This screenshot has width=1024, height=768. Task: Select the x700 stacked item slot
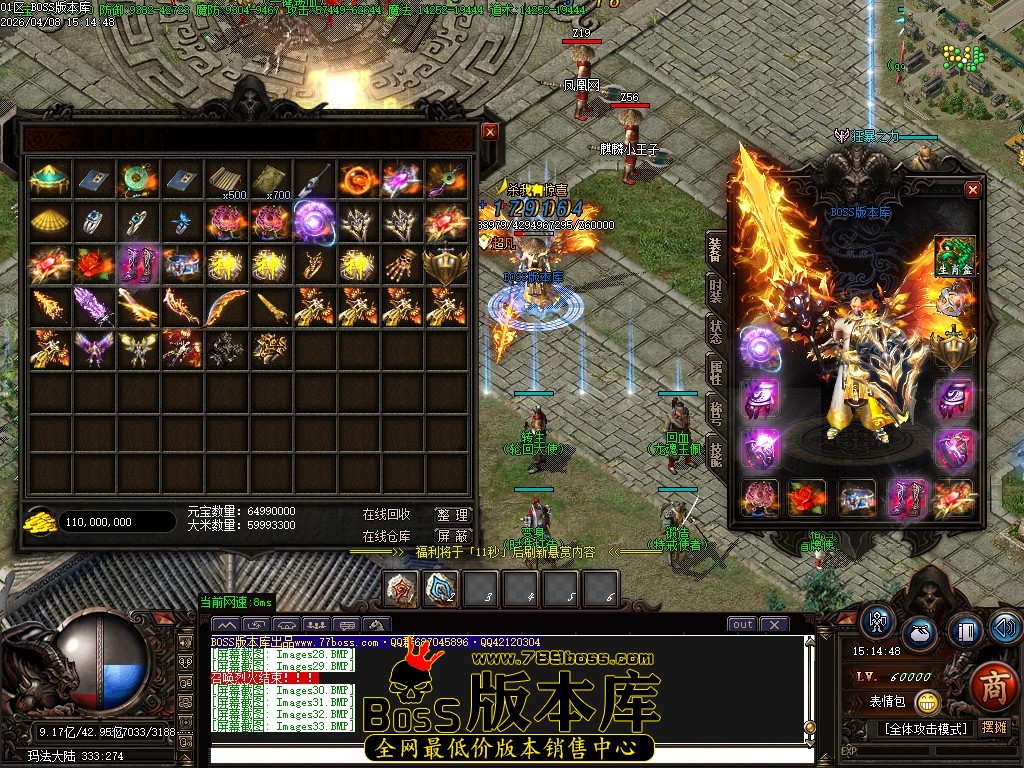click(x=270, y=179)
